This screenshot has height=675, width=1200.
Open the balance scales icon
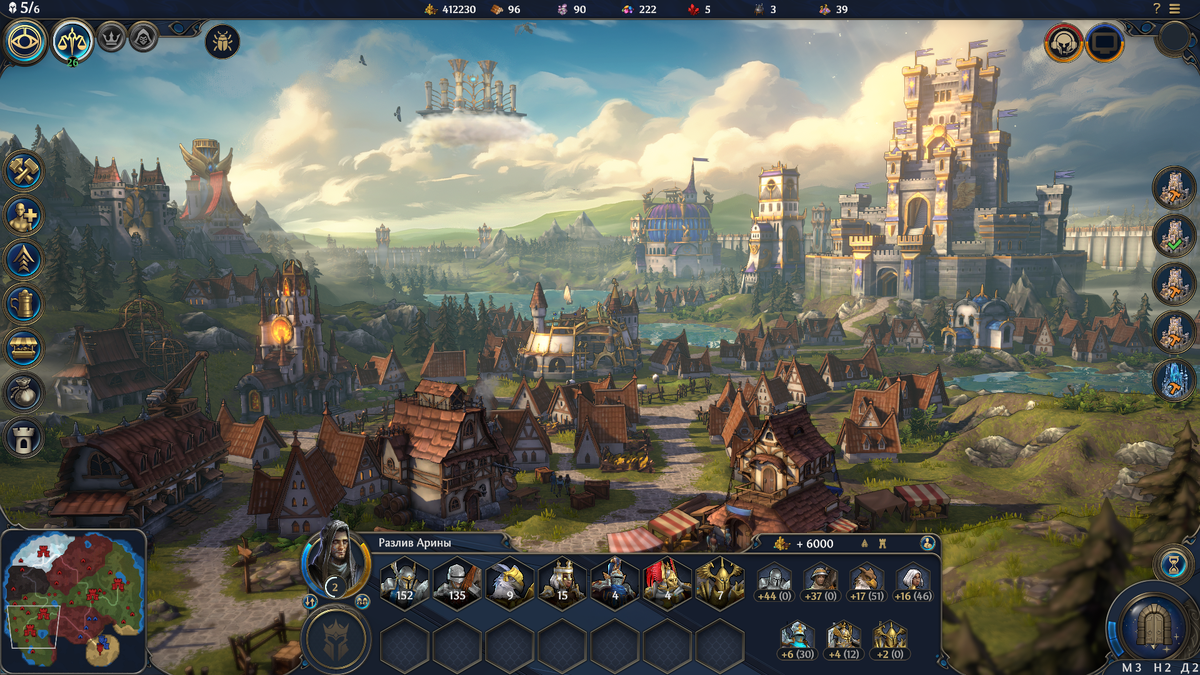pos(73,41)
